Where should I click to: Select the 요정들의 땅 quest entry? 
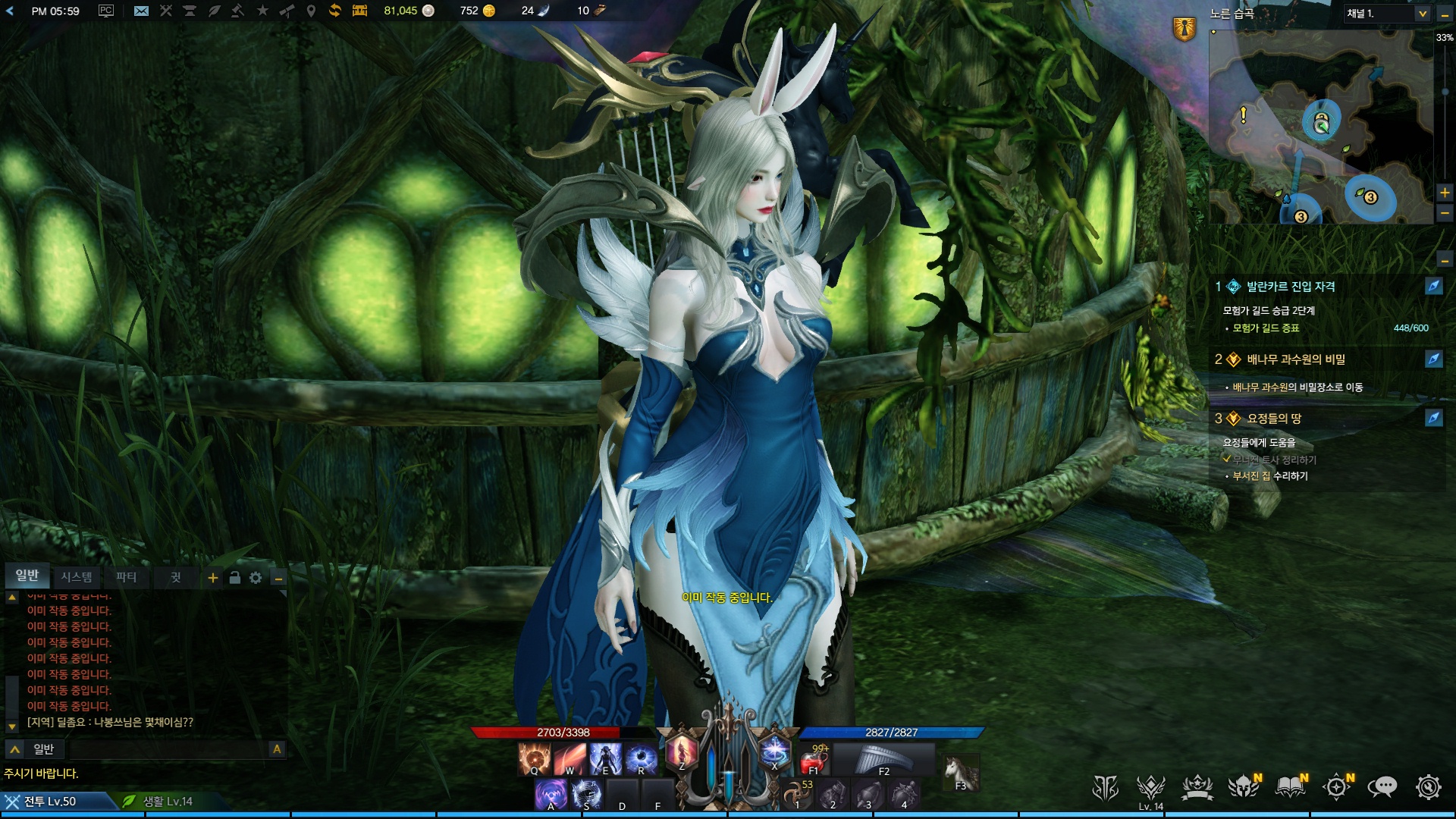tap(1274, 419)
